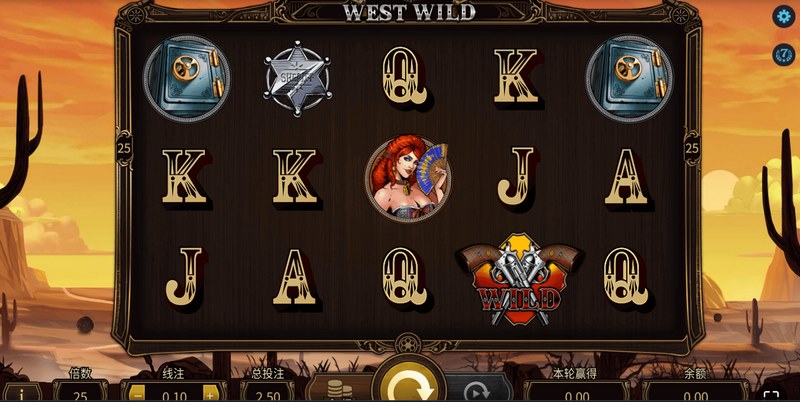The width and height of the screenshot is (800, 402).
Task: Spin the reels with the gold button
Action: pyautogui.click(x=406, y=384)
